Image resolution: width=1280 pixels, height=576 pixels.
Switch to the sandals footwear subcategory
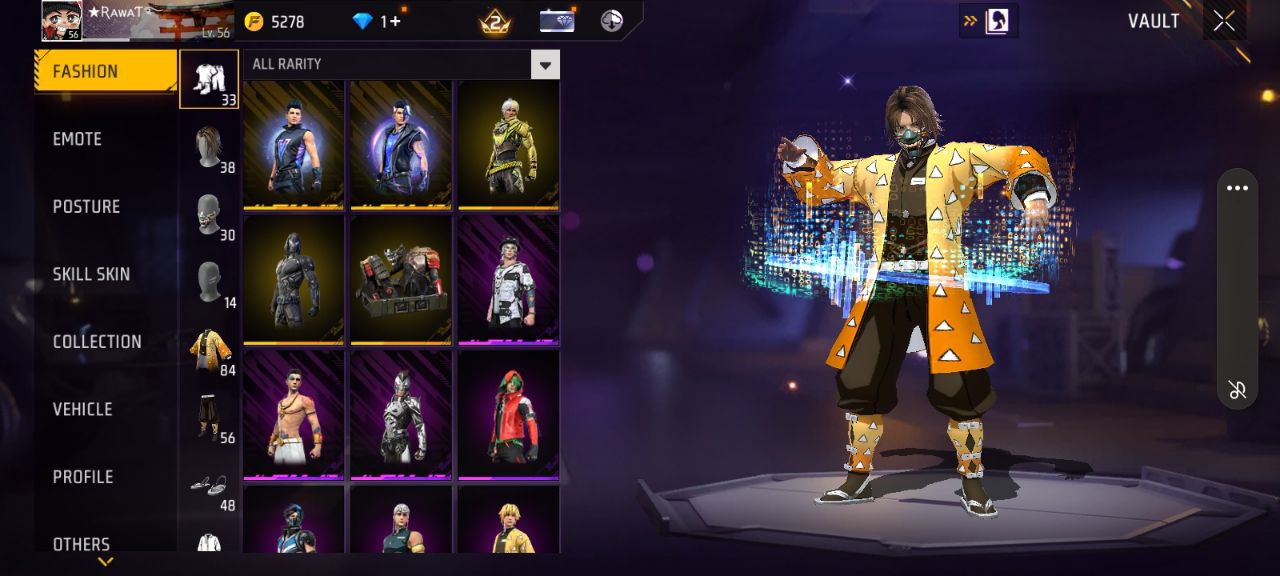(x=209, y=484)
